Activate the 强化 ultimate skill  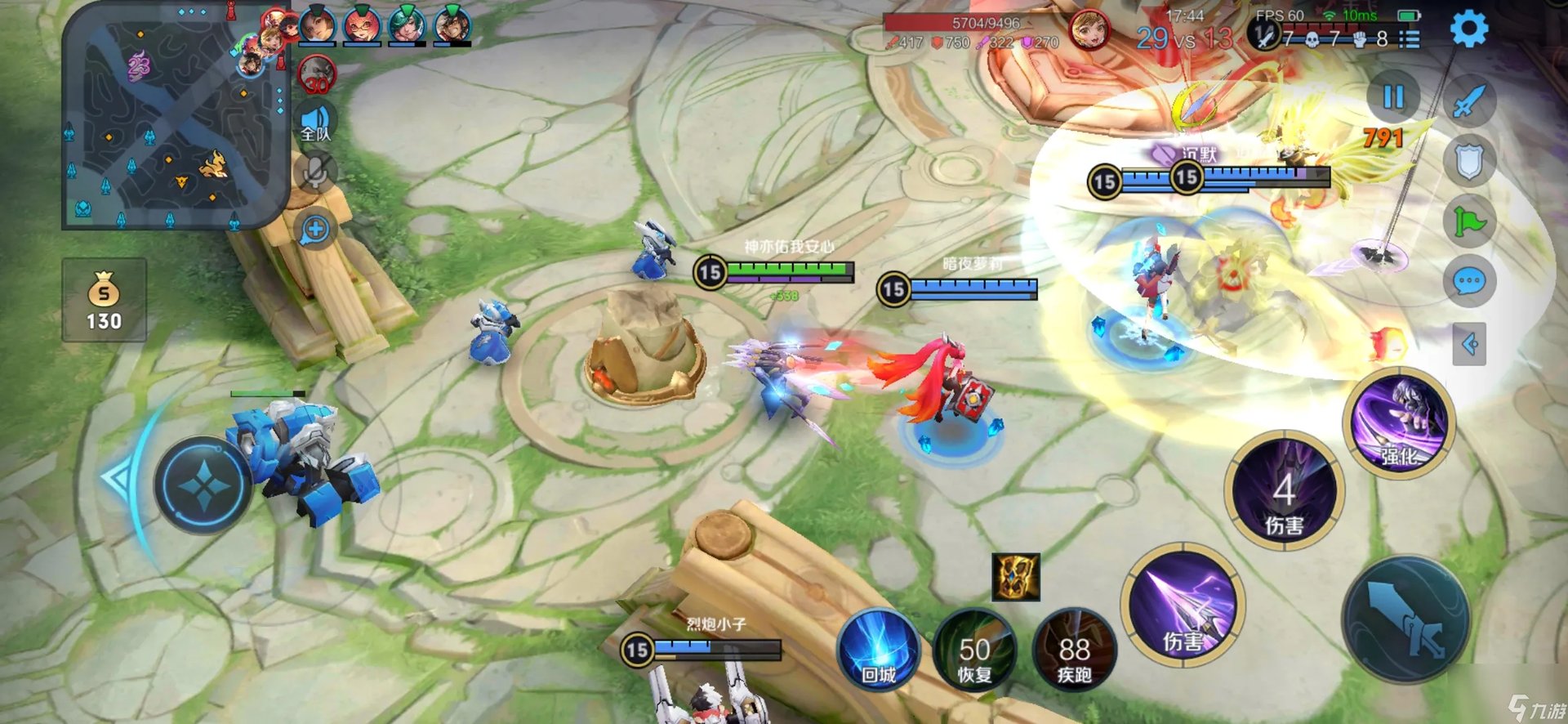pos(1399,422)
